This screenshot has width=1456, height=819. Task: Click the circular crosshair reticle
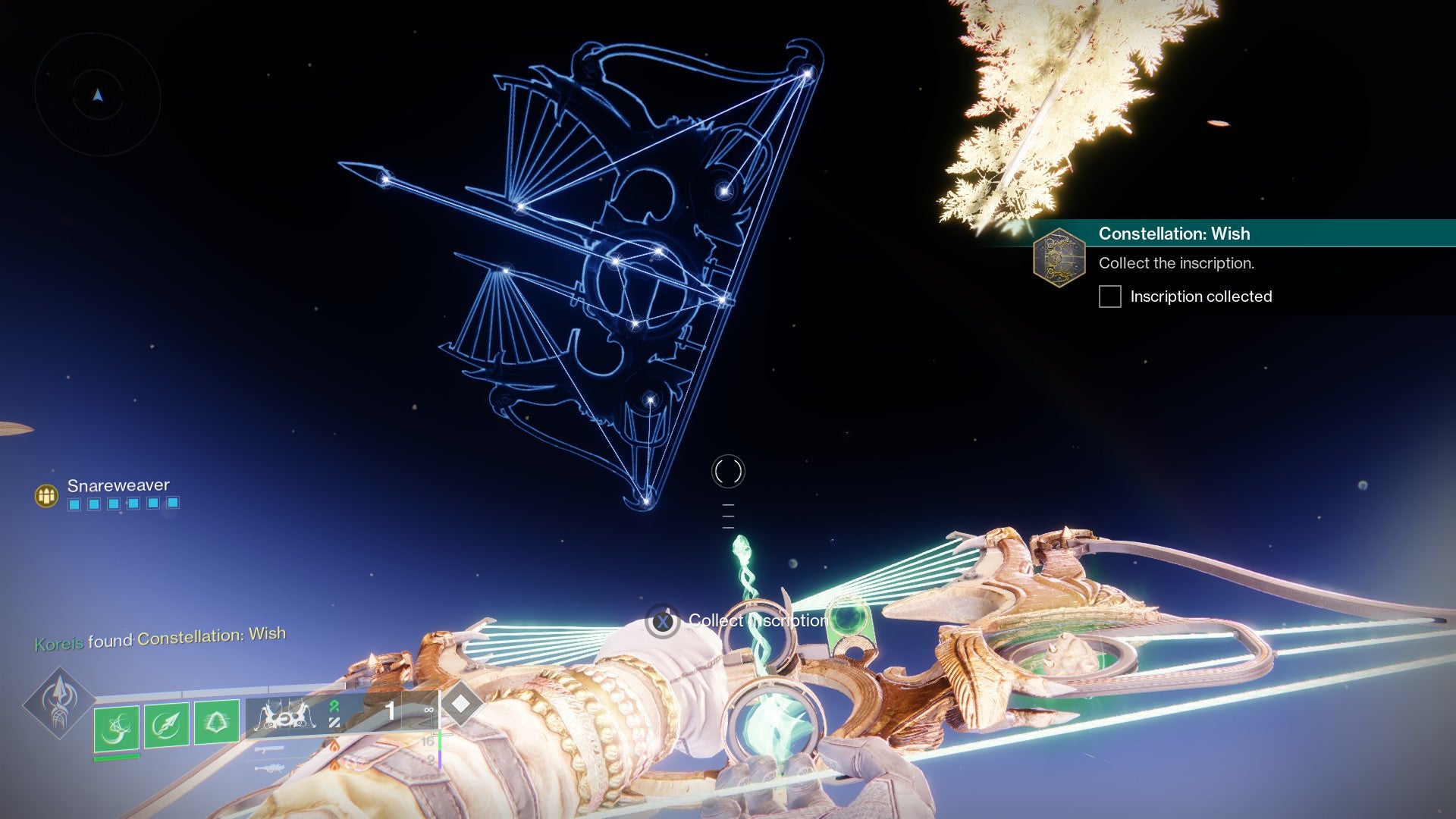tap(726, 470)
